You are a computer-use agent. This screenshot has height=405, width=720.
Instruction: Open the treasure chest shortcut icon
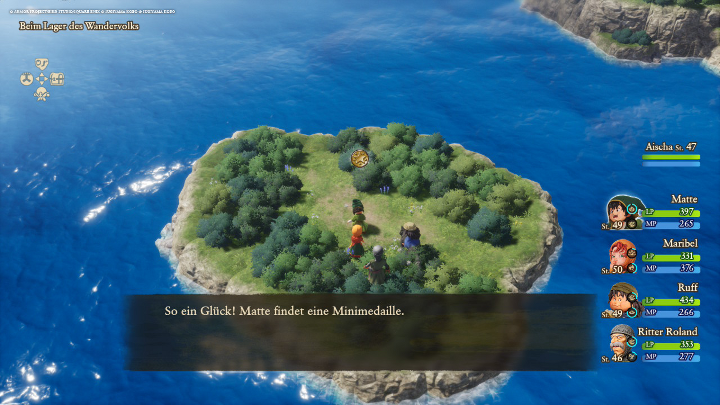58,79
